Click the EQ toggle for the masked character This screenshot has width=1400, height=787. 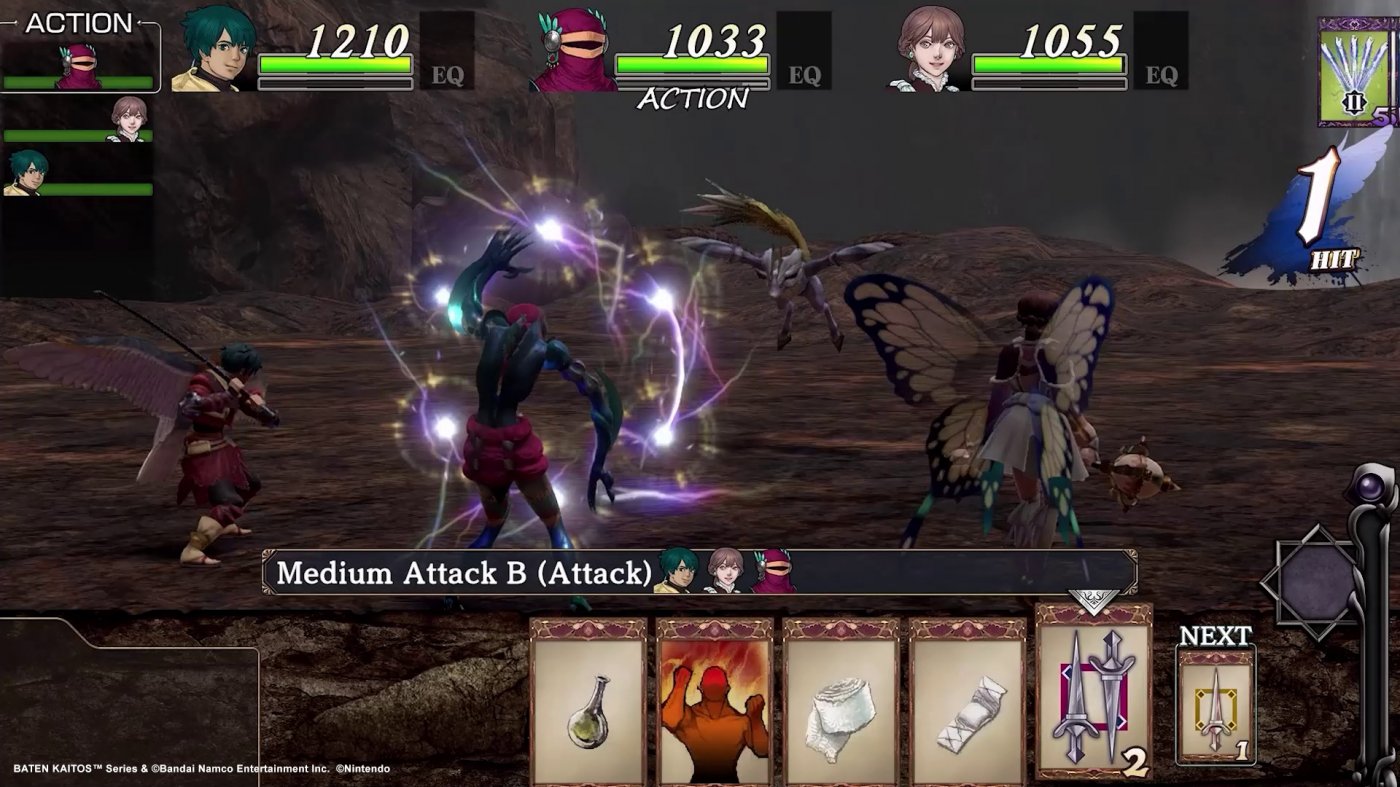808,72
